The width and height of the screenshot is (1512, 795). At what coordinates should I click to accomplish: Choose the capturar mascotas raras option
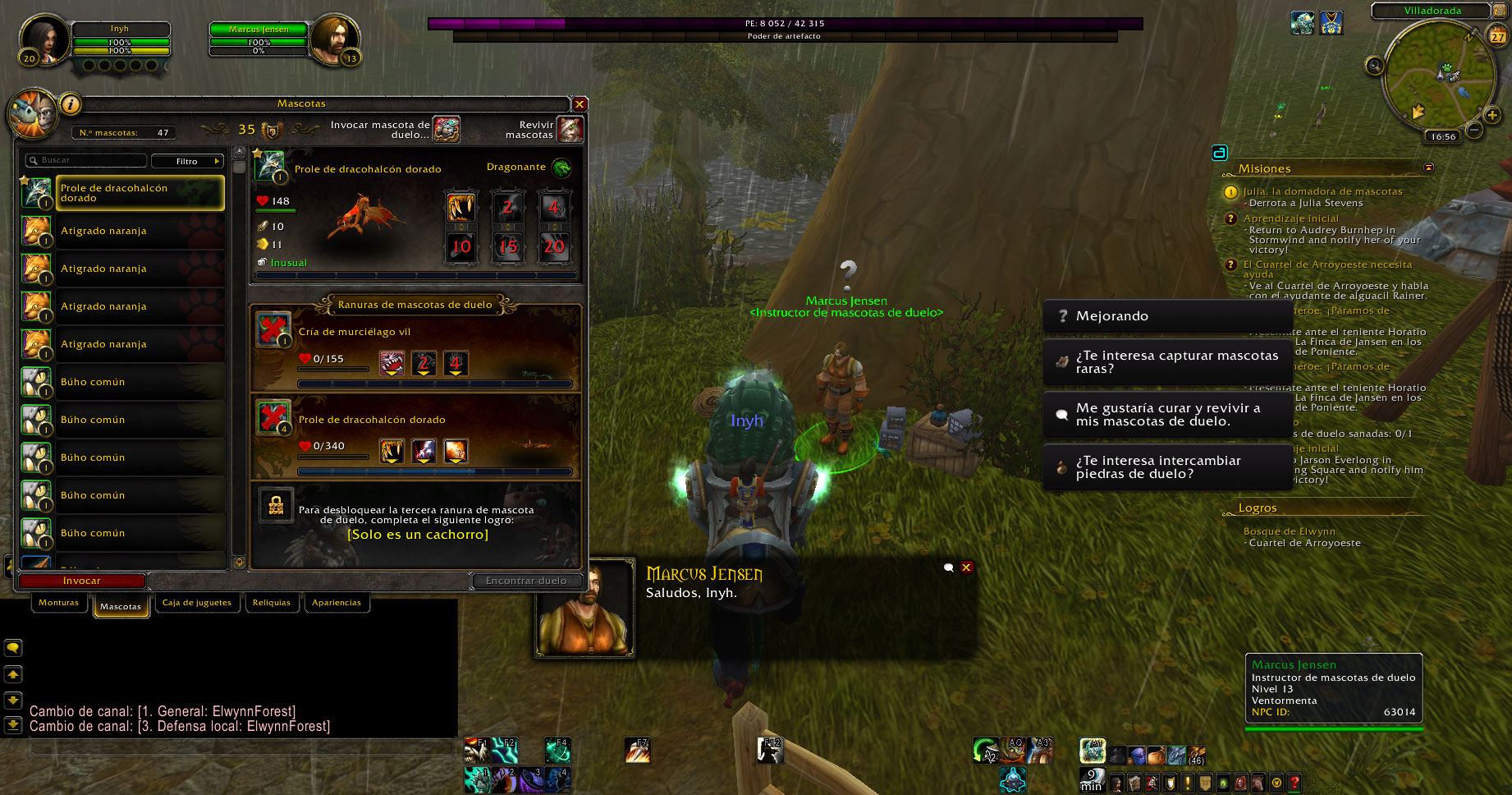tap(1166, 362)
